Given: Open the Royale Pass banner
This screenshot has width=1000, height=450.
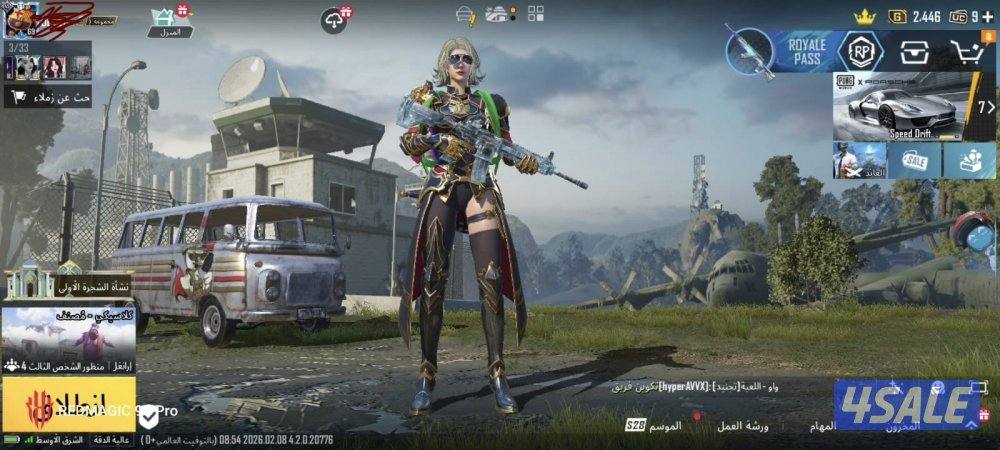Looking at the screenshot, I should click(x=778, y=52).
